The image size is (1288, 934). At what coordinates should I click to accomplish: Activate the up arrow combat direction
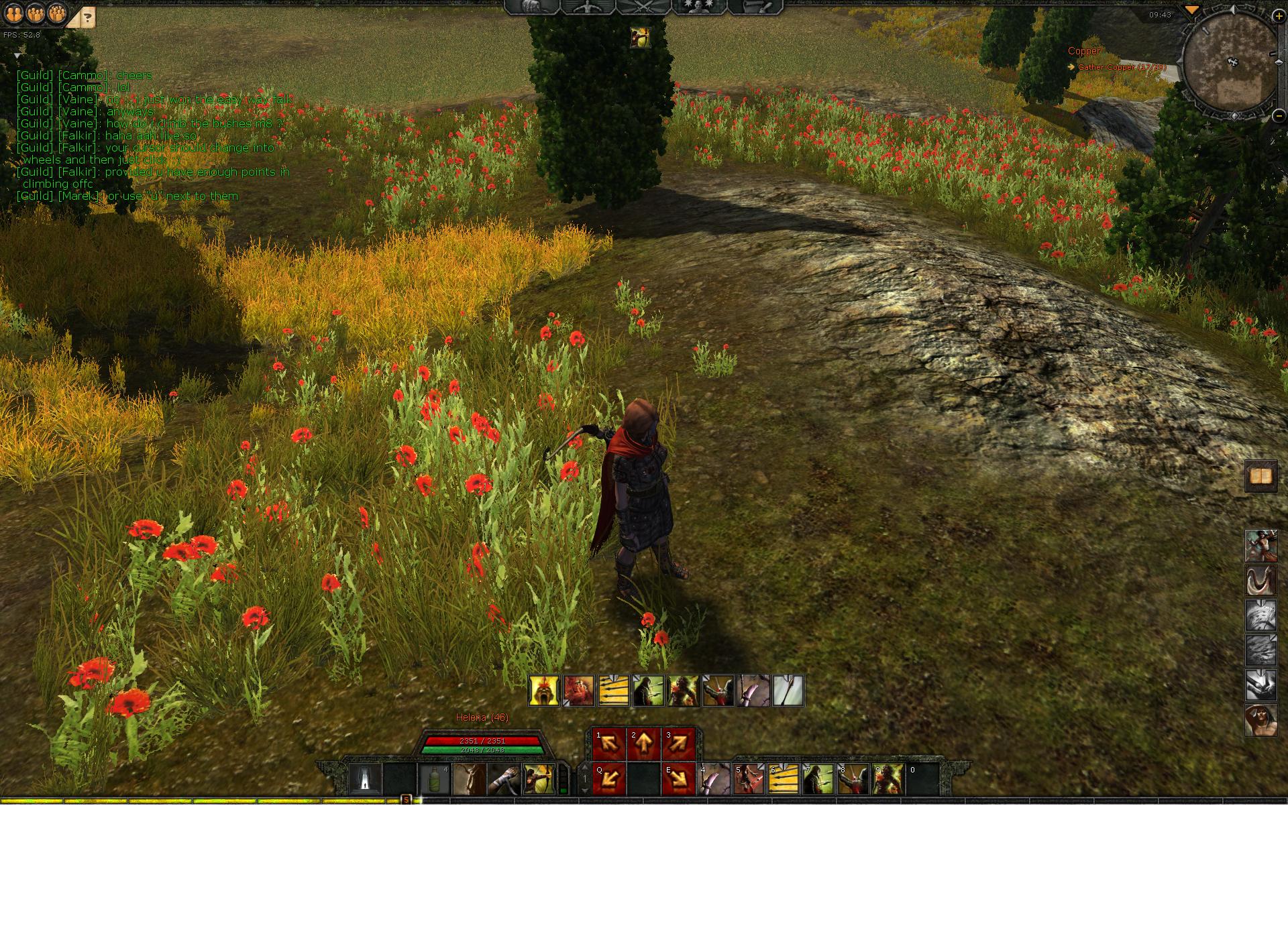pos(644,744)
